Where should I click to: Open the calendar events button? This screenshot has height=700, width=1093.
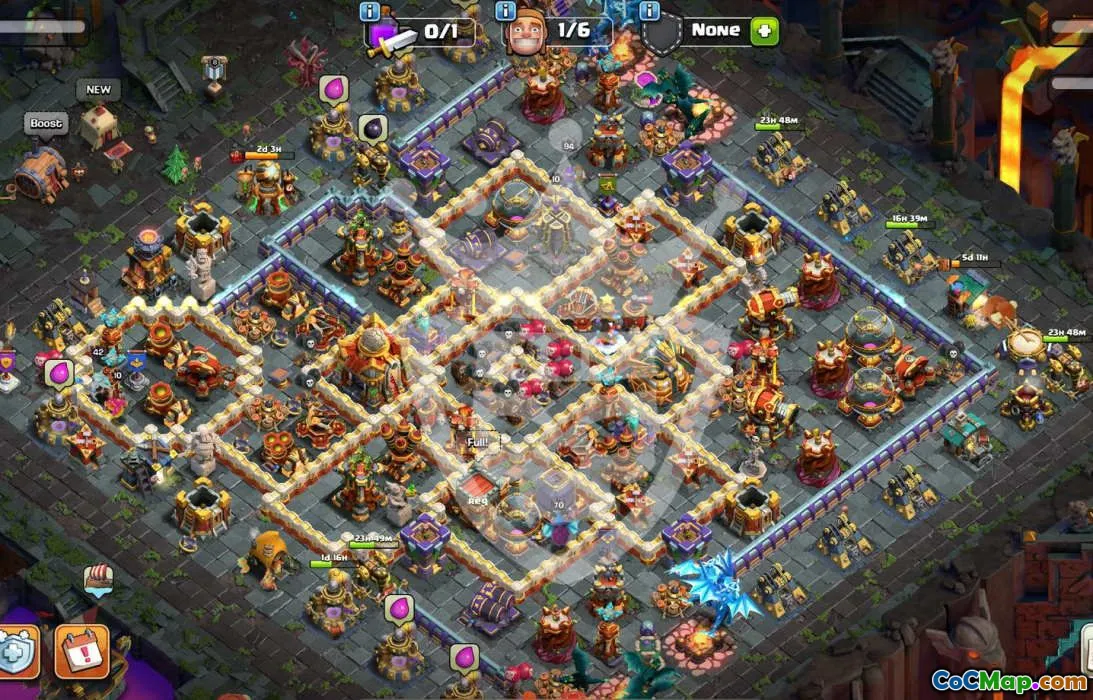(x=81, y=651)
